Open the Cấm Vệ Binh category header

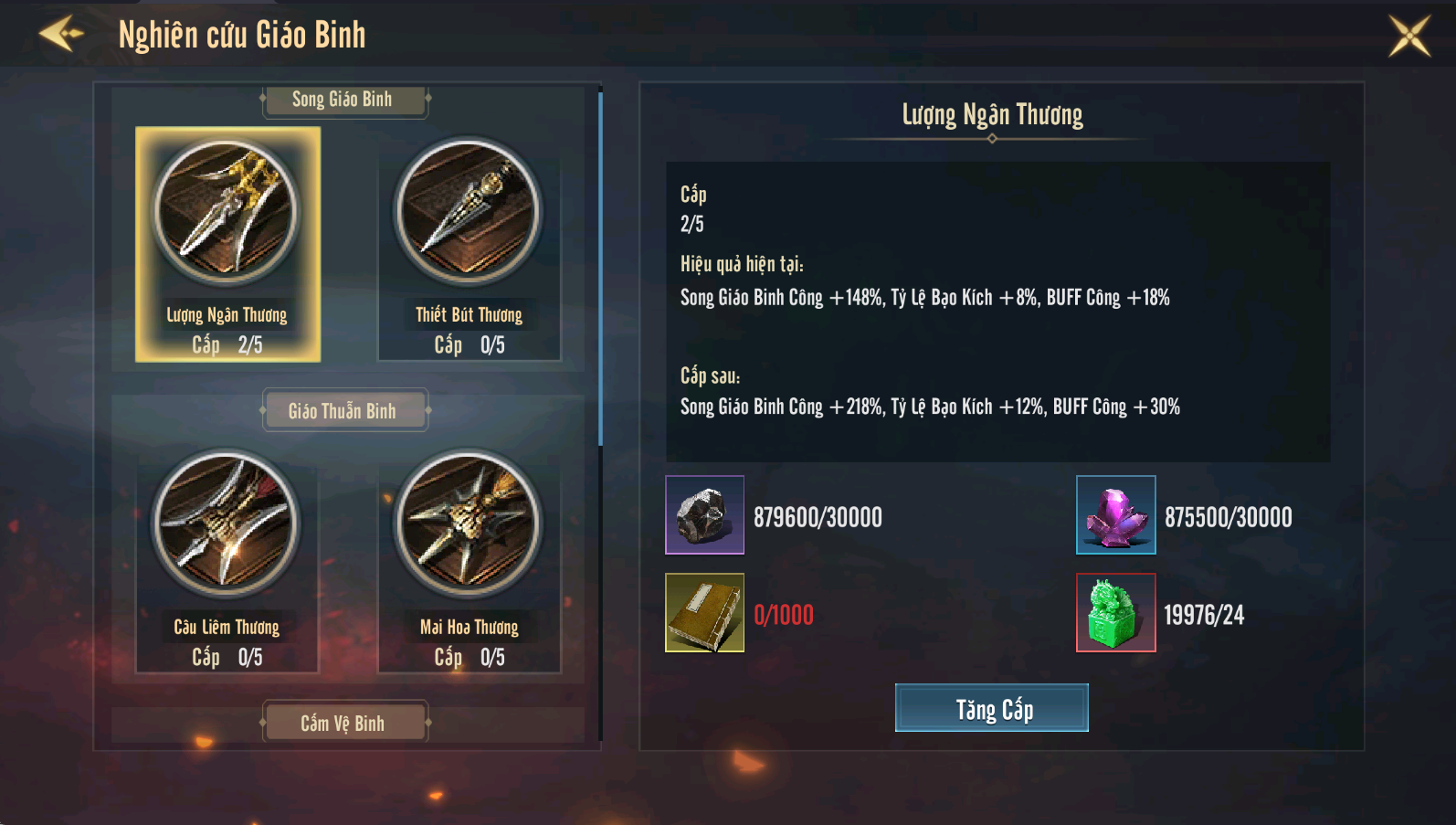[x=343, y=723]
